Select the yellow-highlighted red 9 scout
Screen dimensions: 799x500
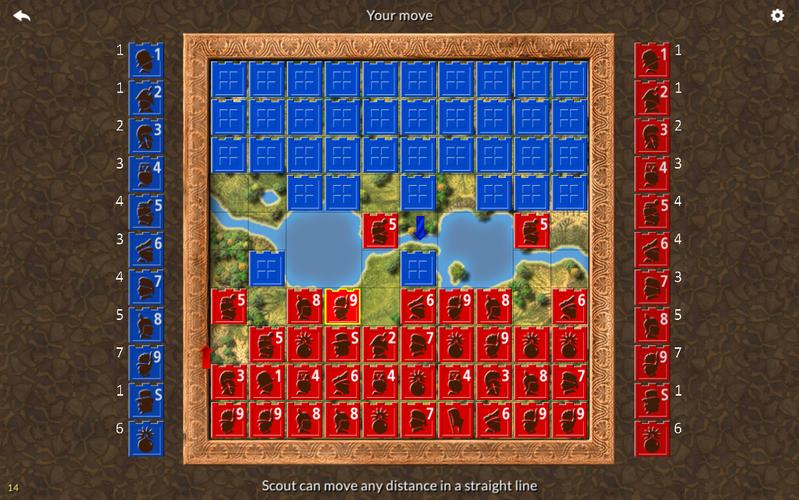pyautogui.click(x=344, y=306)
